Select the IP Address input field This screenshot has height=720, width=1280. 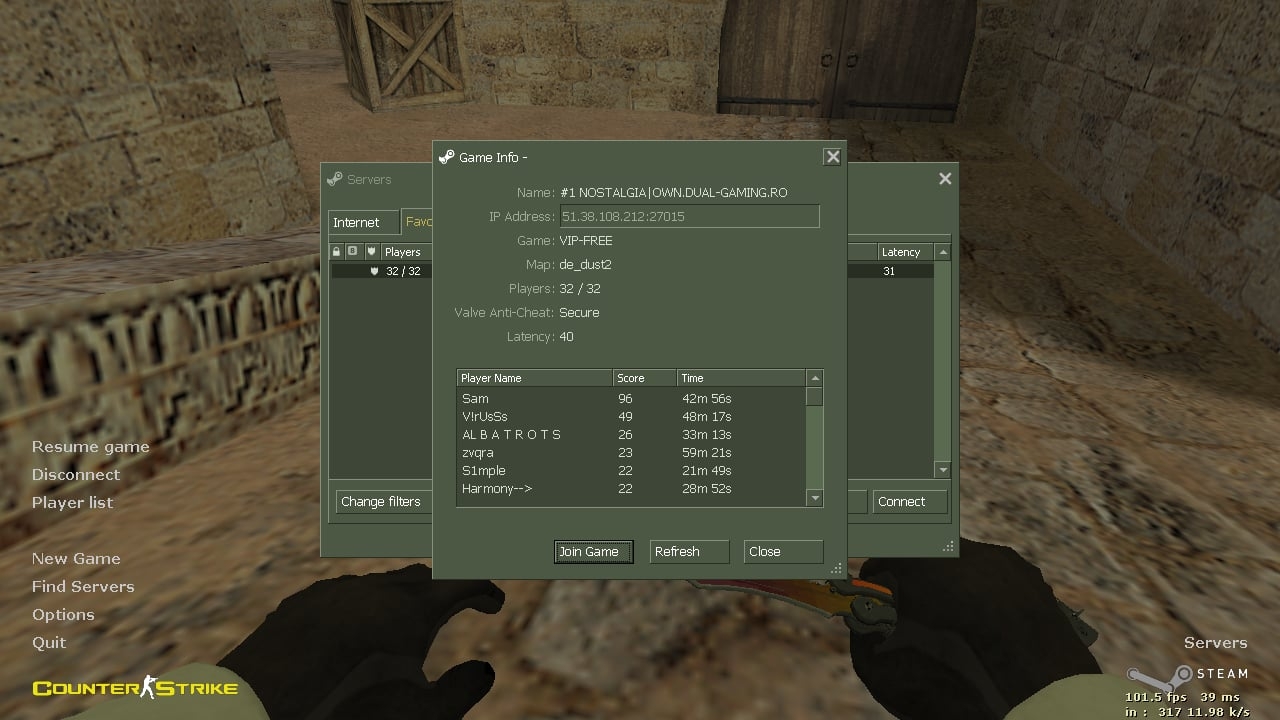pos(689,216)
